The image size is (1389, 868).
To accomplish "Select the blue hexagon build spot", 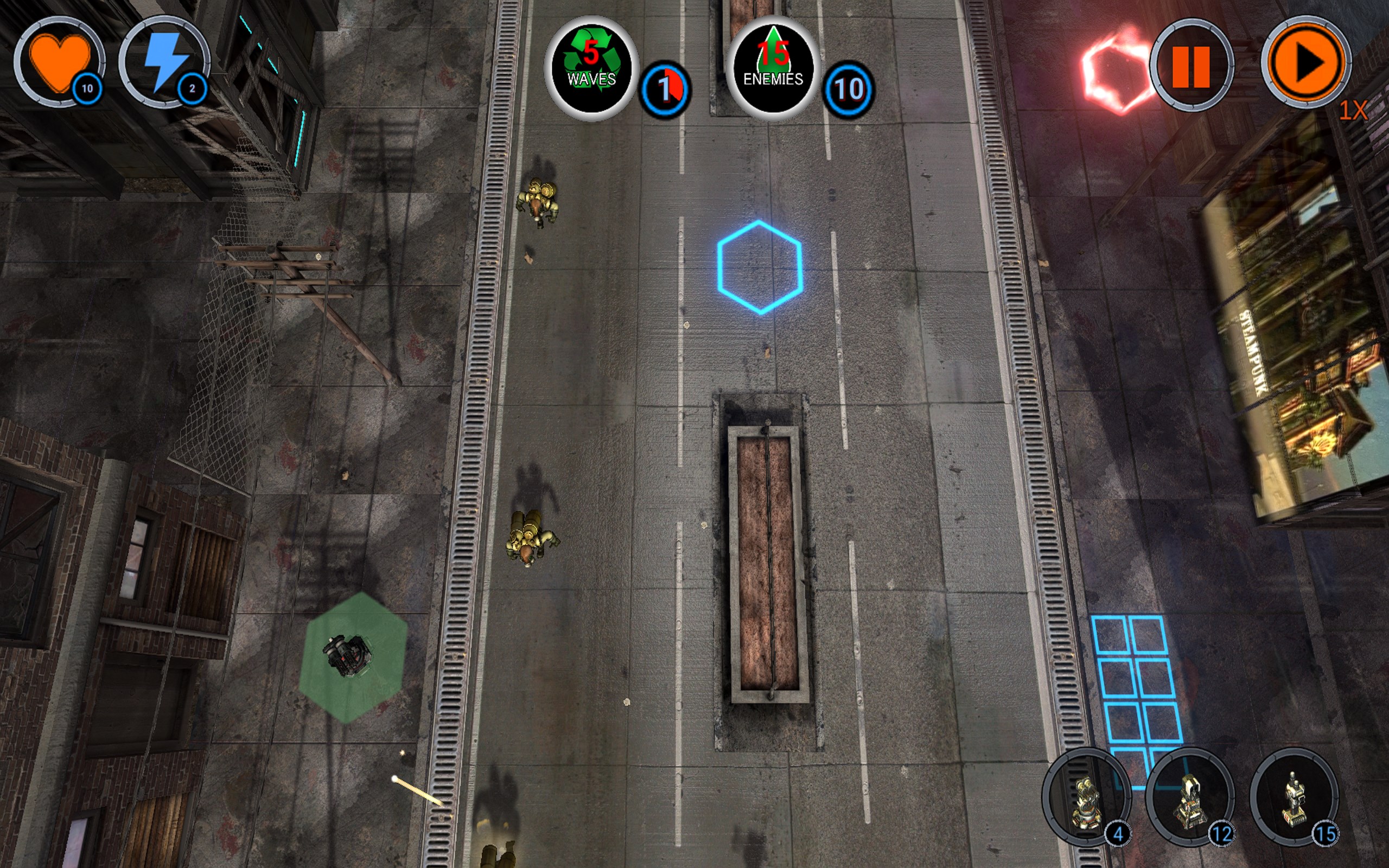I will coord(760,267).
